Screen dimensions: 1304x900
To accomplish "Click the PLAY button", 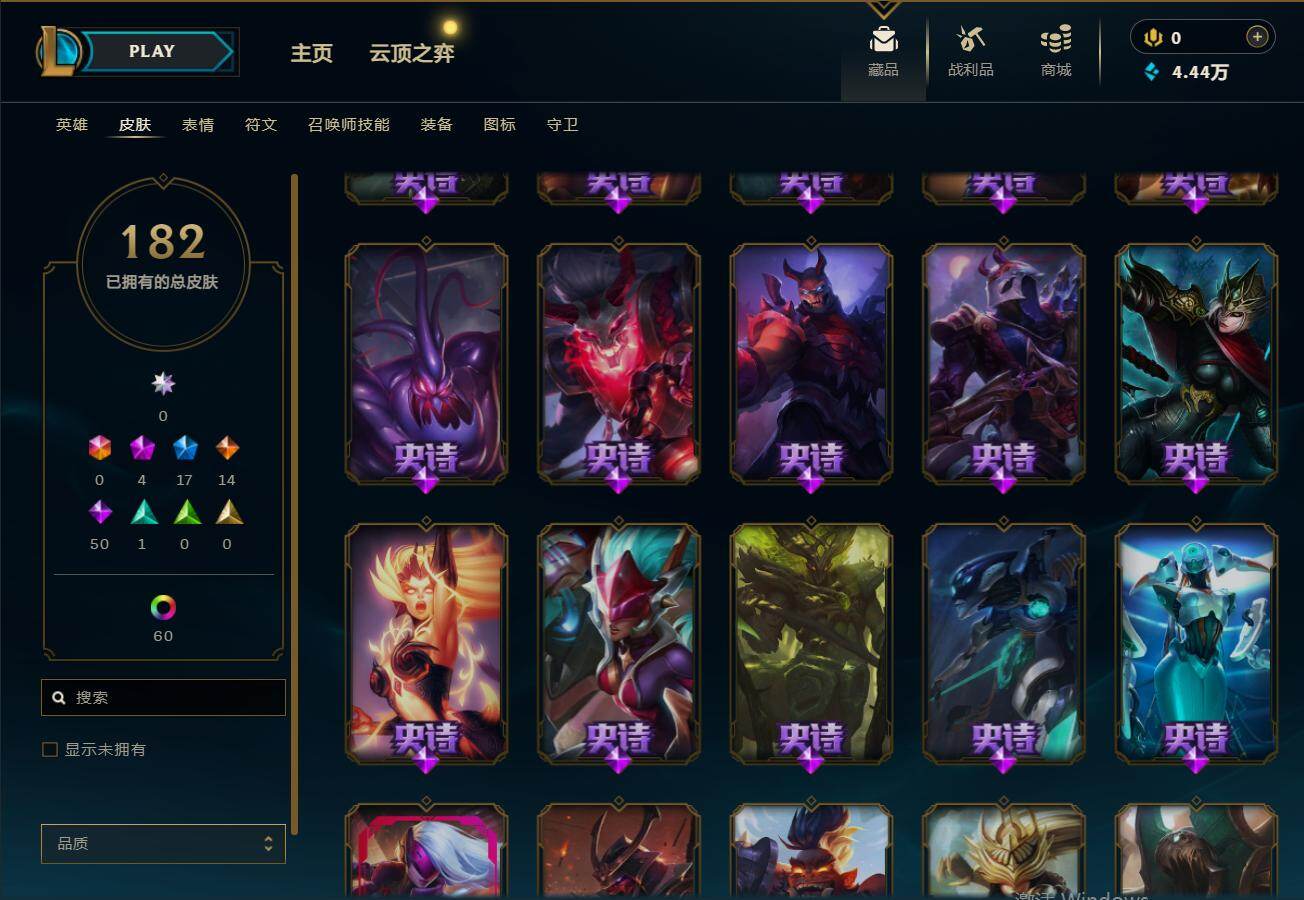I will pos(154,52).
